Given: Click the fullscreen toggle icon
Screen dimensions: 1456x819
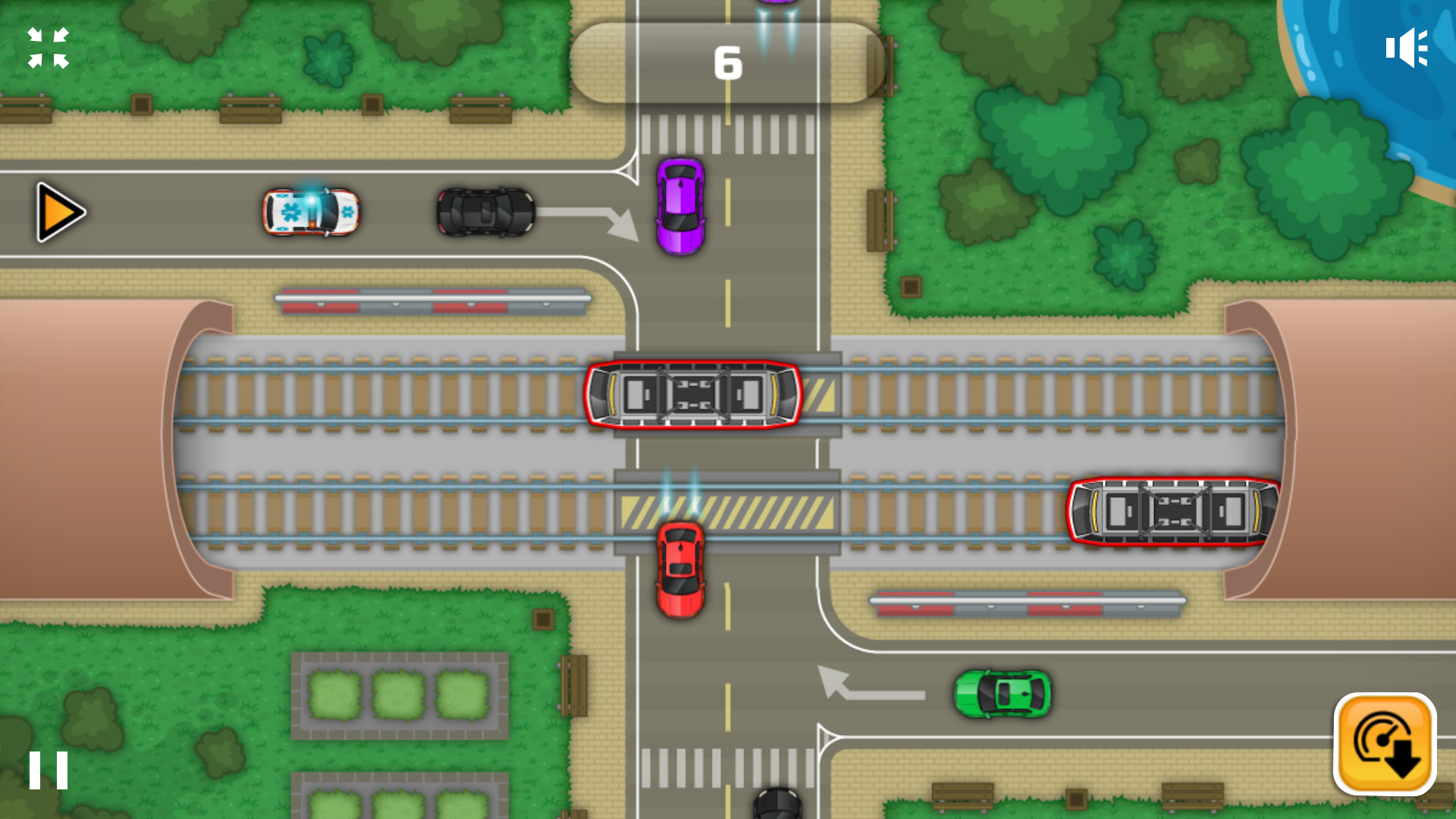Looking at the screenshot, I should pyautogui.click(x=49, y=47).
